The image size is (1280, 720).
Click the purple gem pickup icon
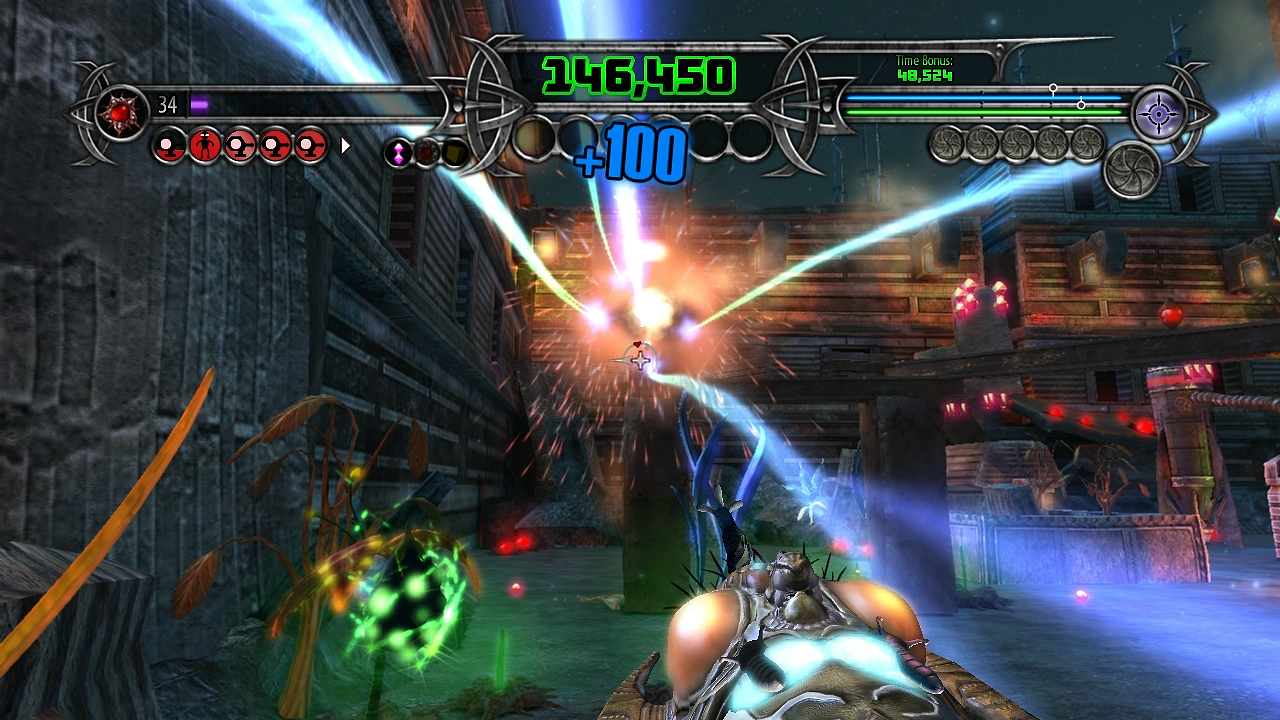398,150
